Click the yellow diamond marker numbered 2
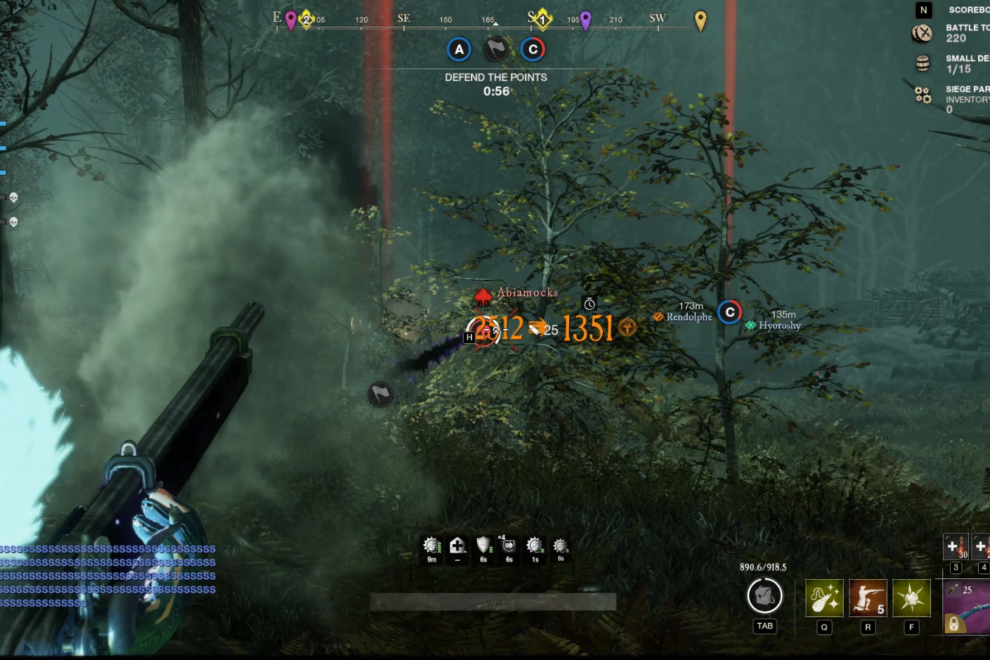This screenshot has width=990, height=660. tap(307, 19)
